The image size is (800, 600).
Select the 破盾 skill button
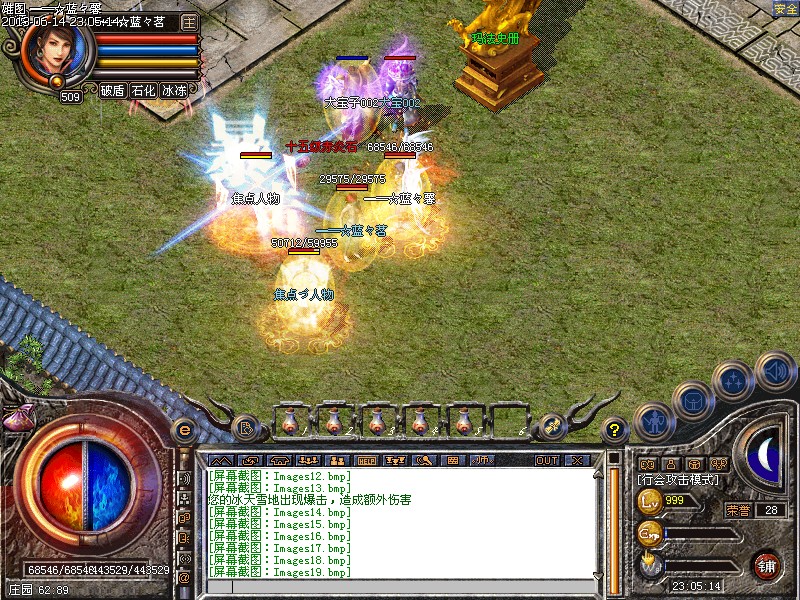click(x=112, y=90)
